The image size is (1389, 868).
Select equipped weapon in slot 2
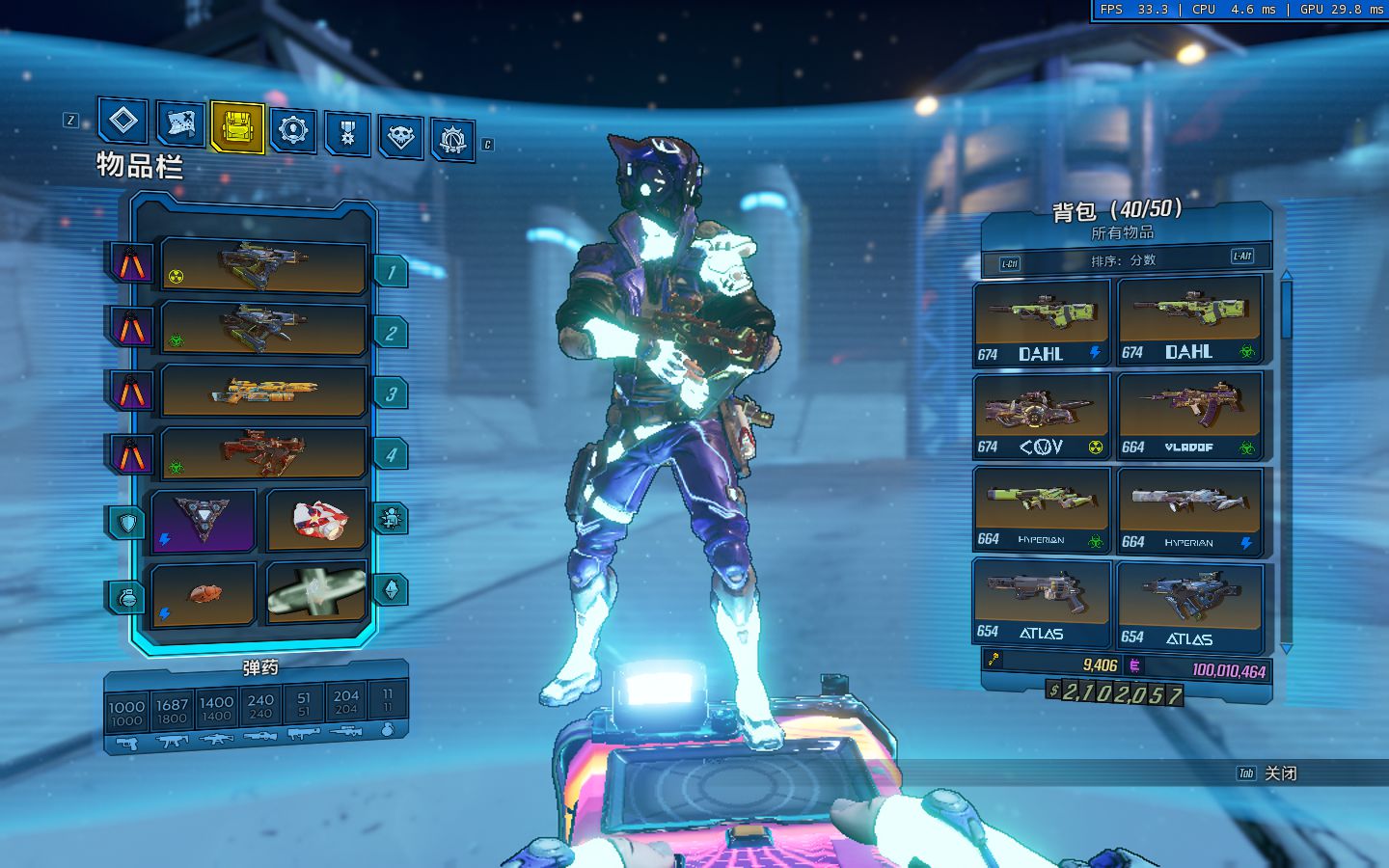(263, 328)
